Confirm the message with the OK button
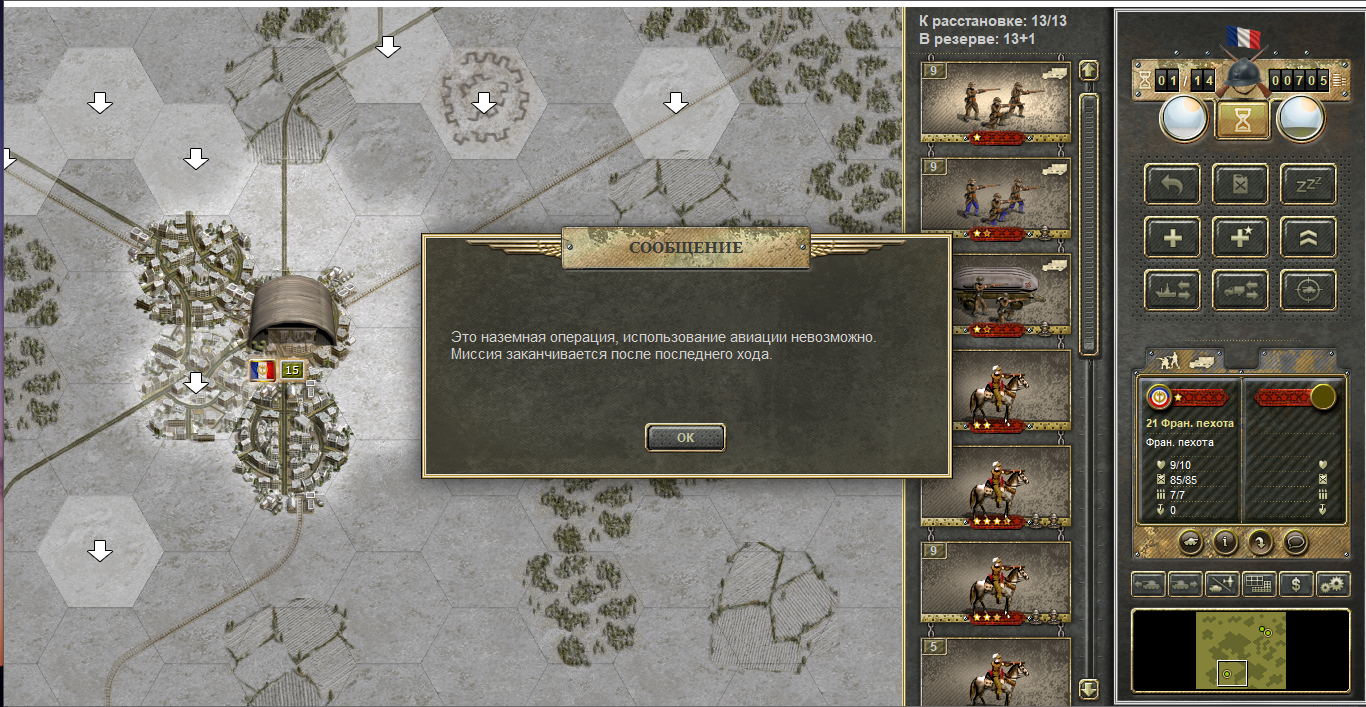 coord(685,437)
